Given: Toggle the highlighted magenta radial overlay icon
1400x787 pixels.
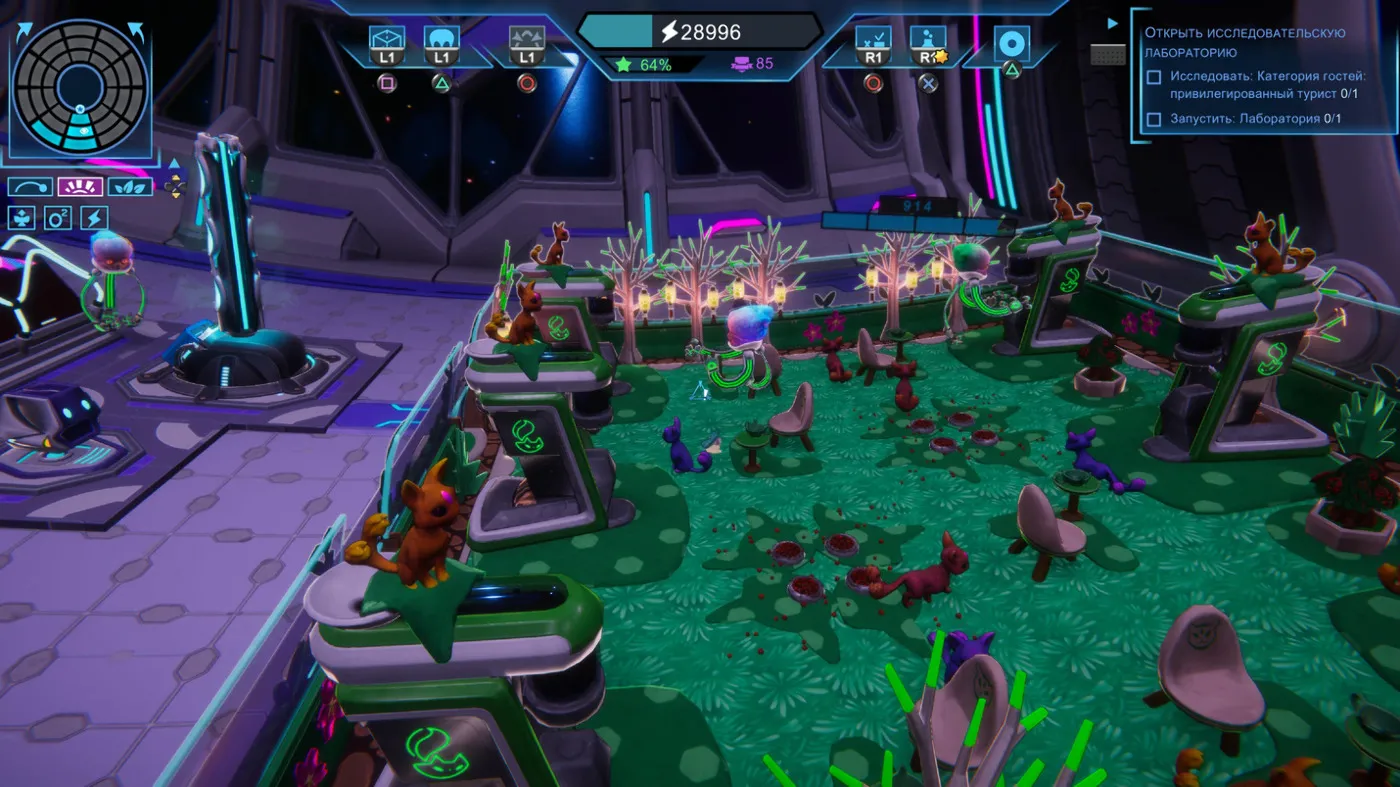Looking at the screenshot, I should coord(80,187).
